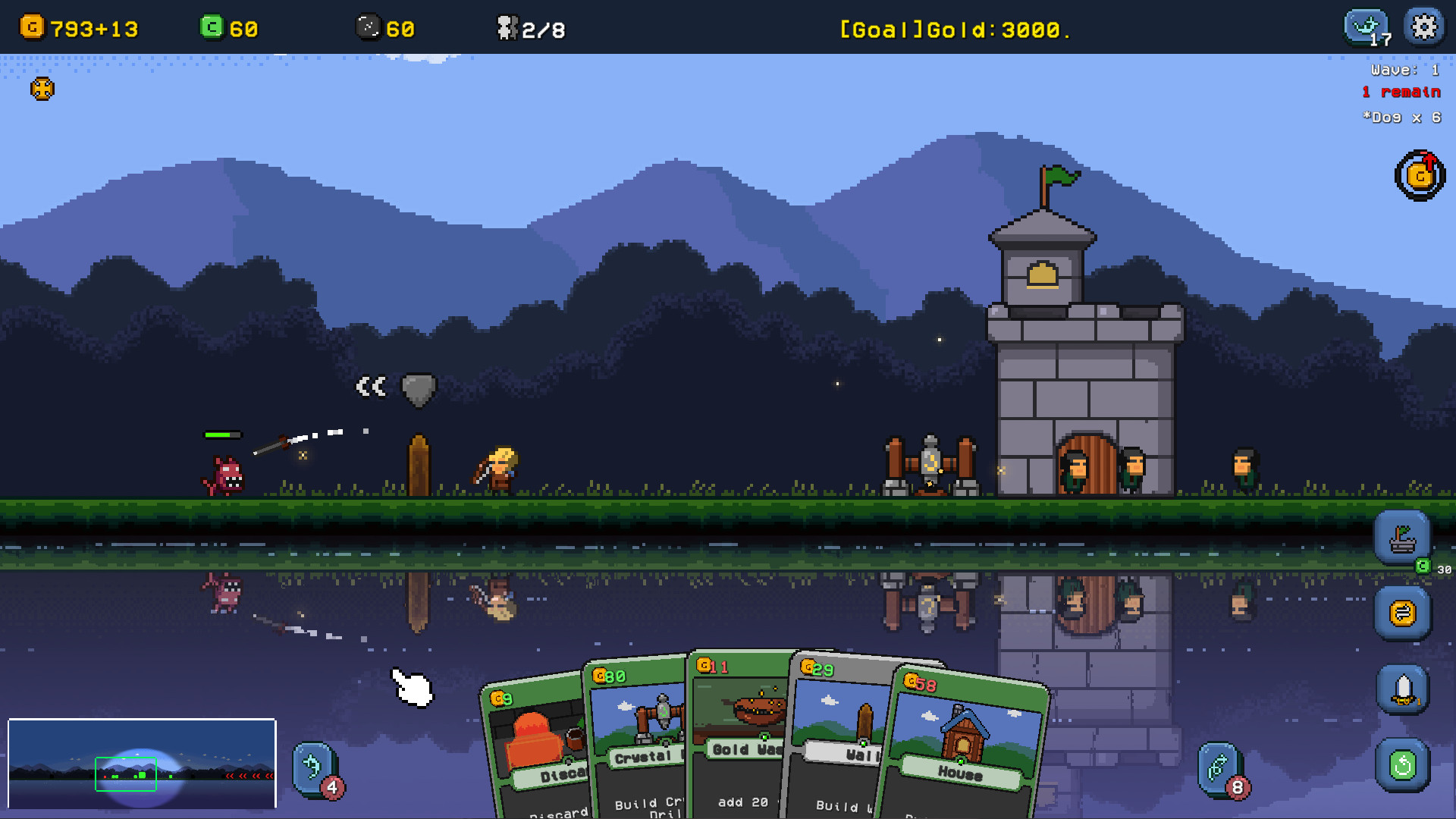
Task: Select the Crystal Drill card costing 80
Action: (639, 736)
